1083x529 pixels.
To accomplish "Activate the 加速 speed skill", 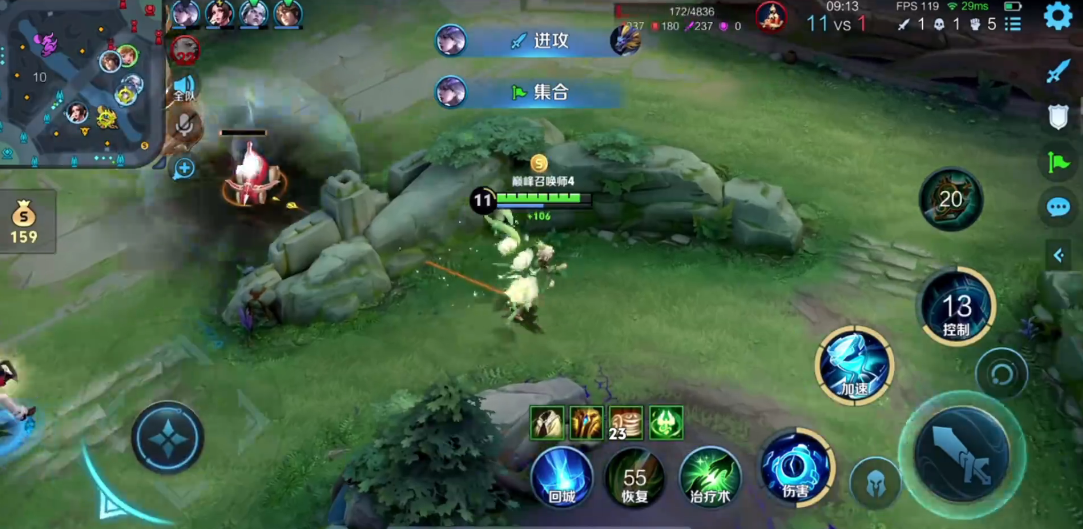I will point(854,365).
